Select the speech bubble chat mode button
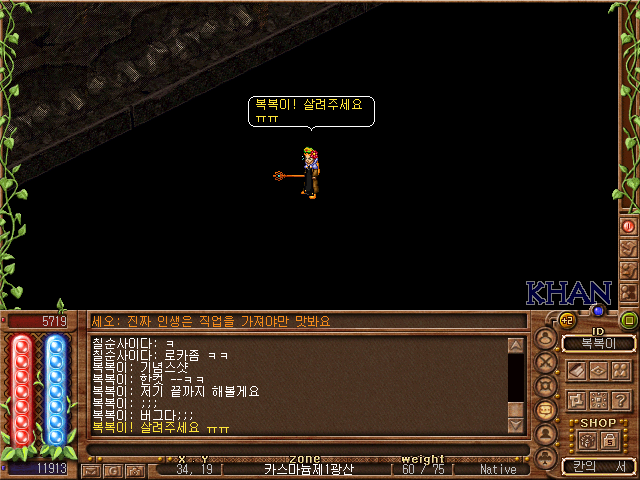Viewport: 640px width, 480px height. [x=546, y=410]
